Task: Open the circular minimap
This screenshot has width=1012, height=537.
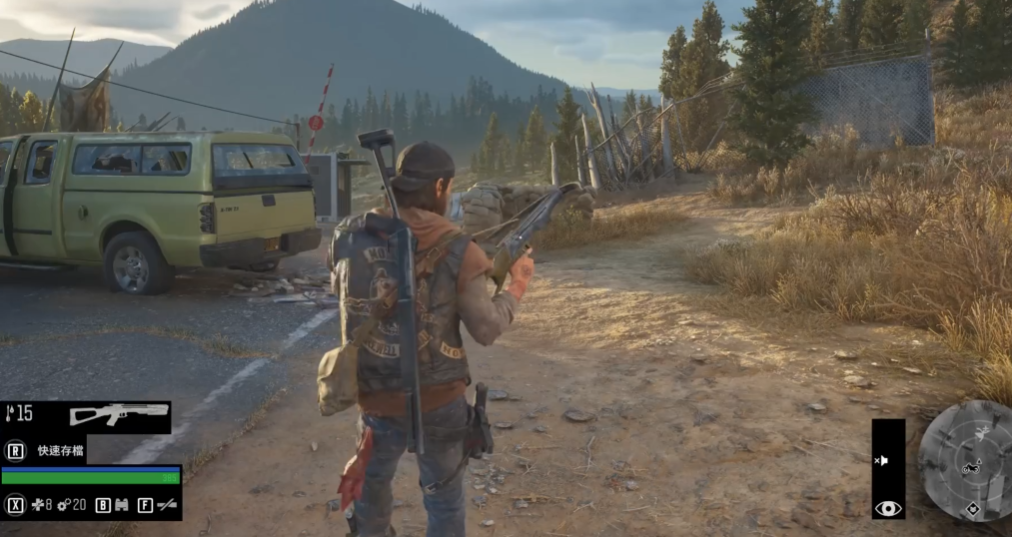Action: click(x=966, y=460)
